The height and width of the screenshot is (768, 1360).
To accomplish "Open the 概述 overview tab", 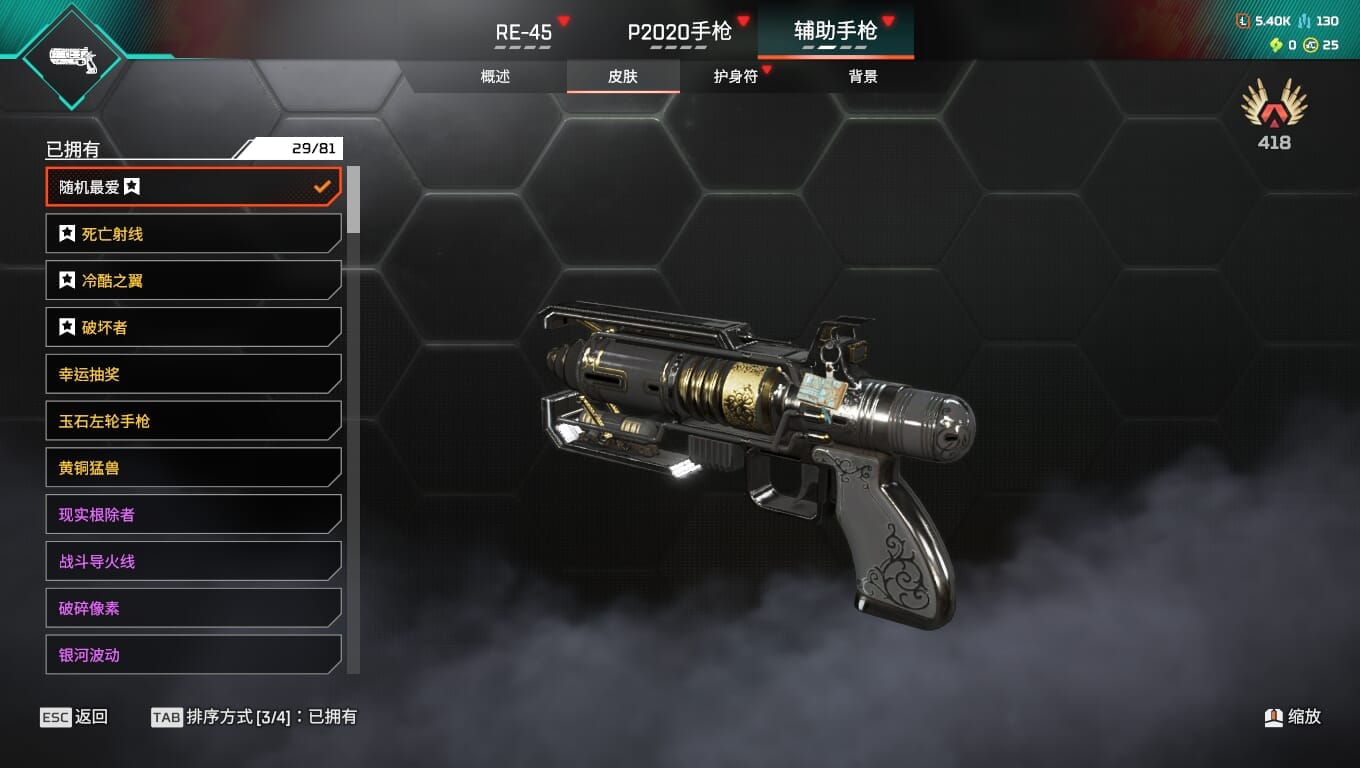I will pyautogui.click(x=495, y=76).
